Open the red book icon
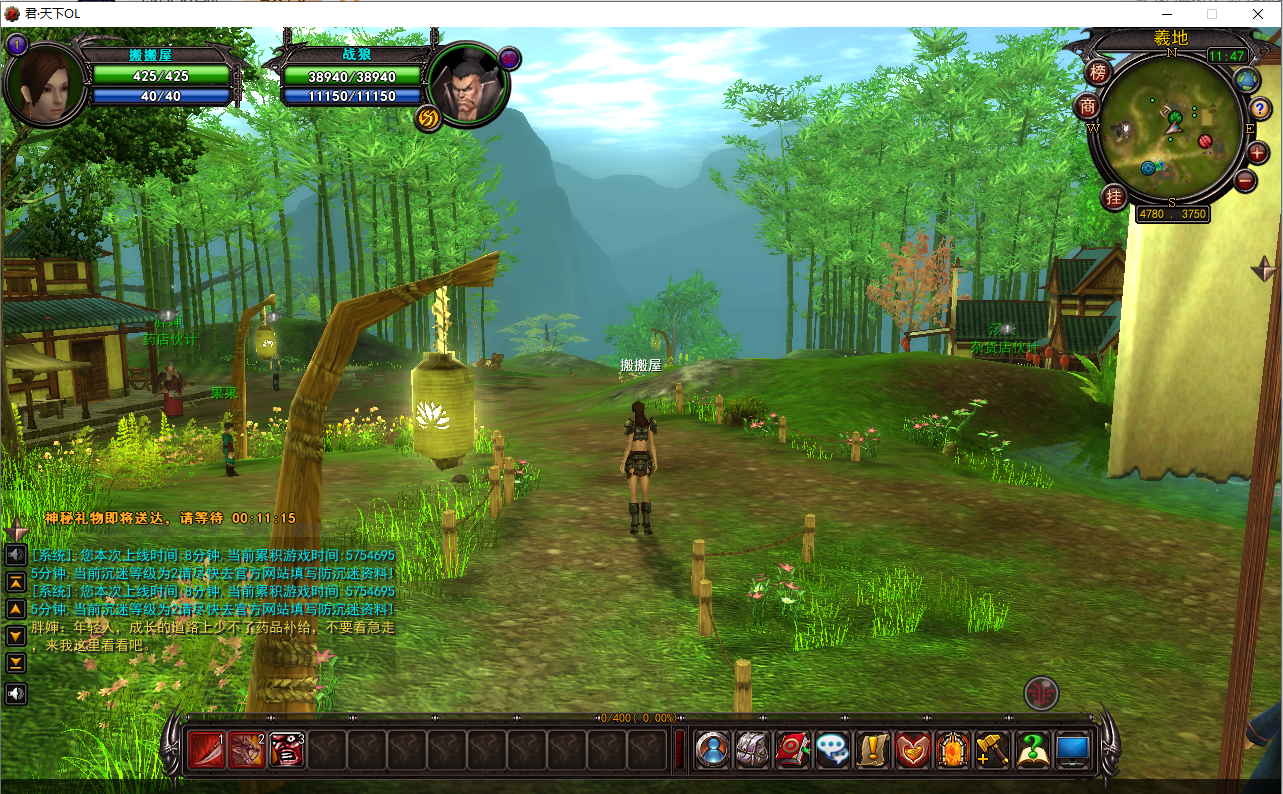Viewport: 1283px width, 794px height. coord(793,750)
